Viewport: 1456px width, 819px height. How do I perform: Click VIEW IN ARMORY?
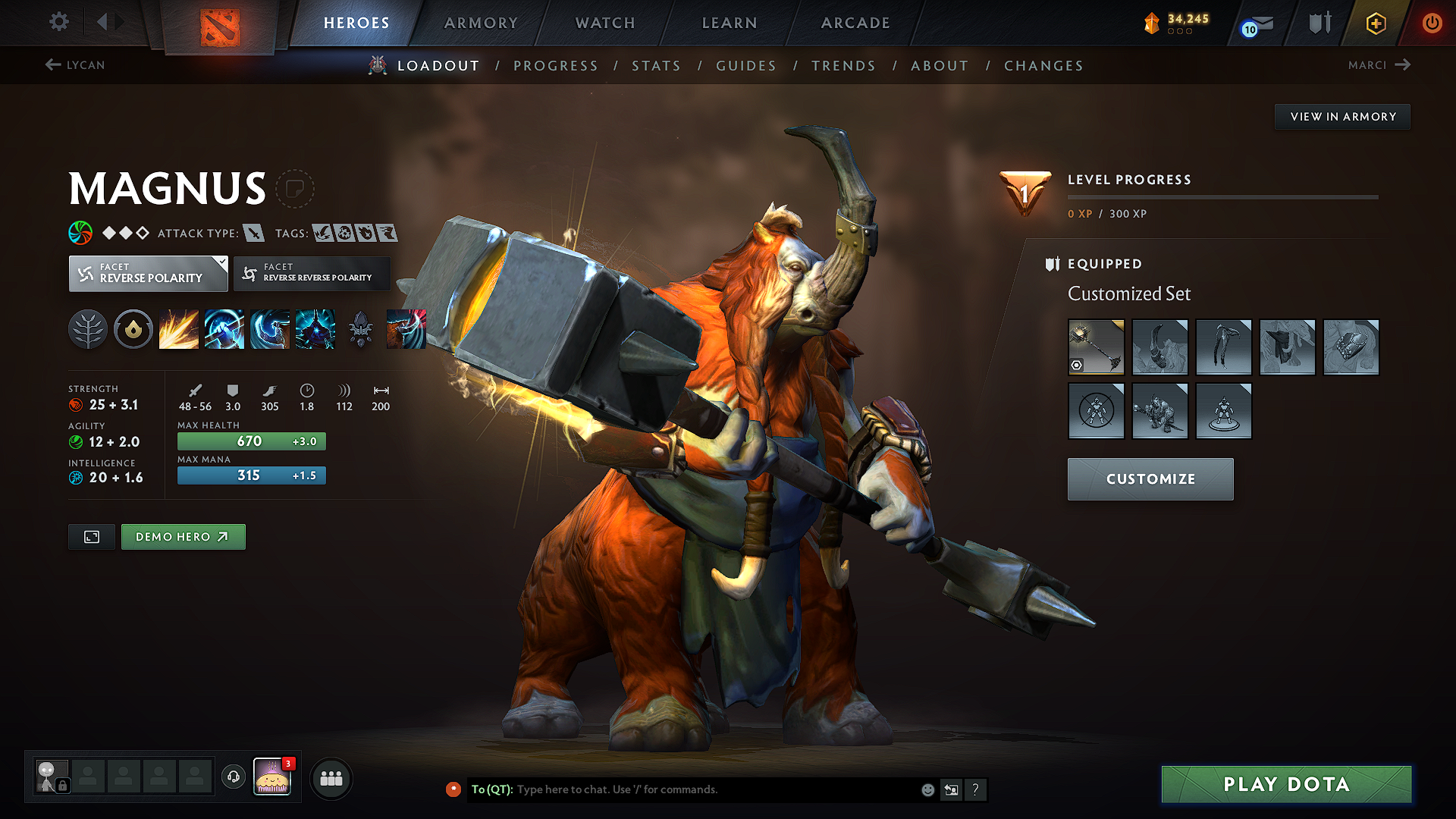point(1342,116)
